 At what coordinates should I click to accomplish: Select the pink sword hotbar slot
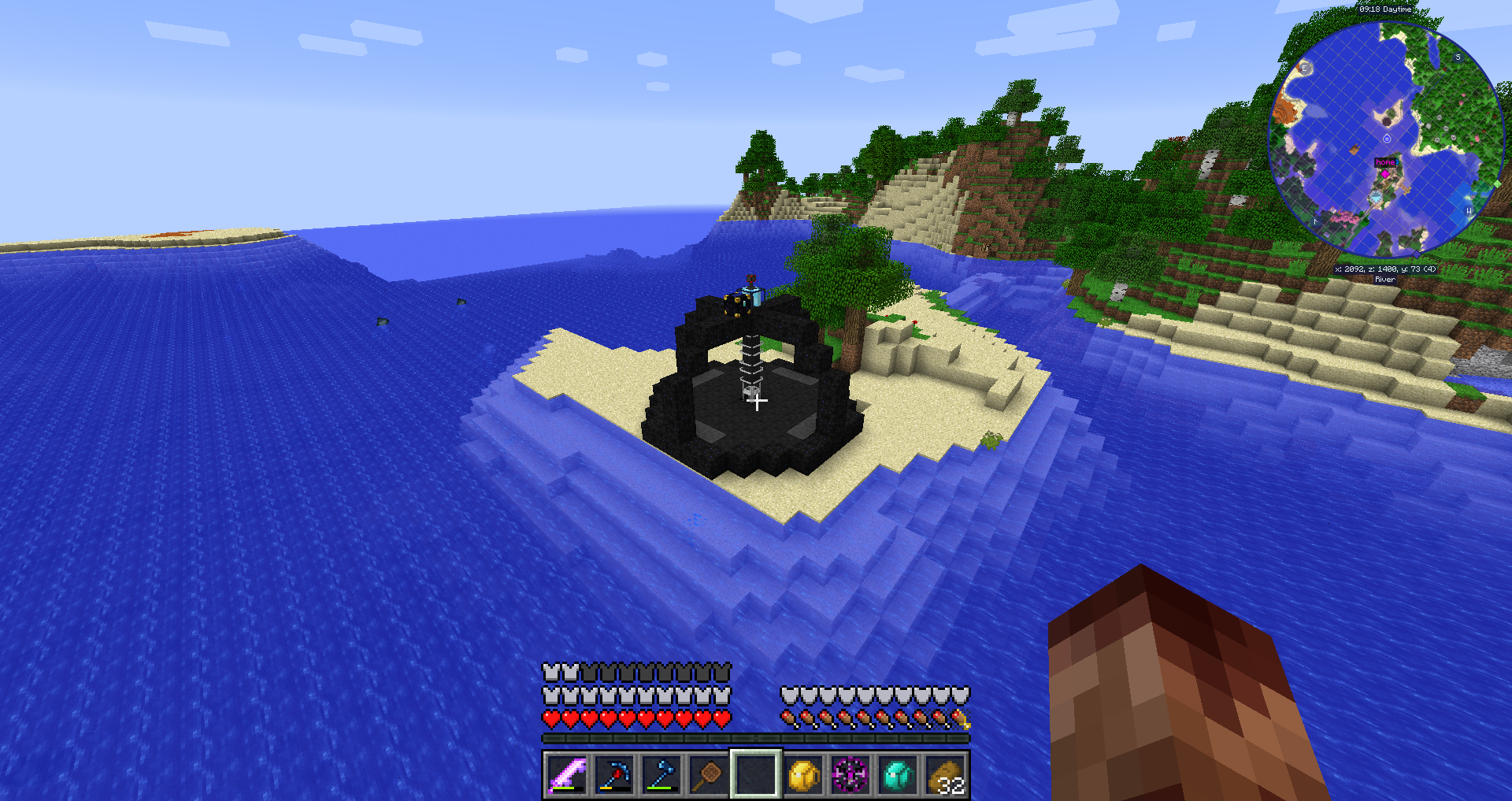(x=567, y=775)
